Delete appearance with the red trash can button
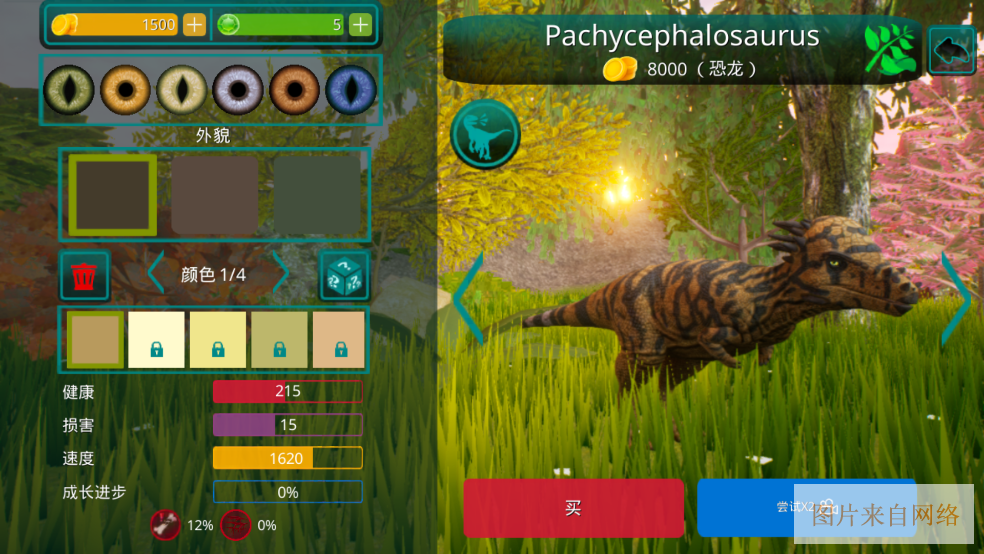Viewport: 984px width, 554px height. tap(85, 276)
